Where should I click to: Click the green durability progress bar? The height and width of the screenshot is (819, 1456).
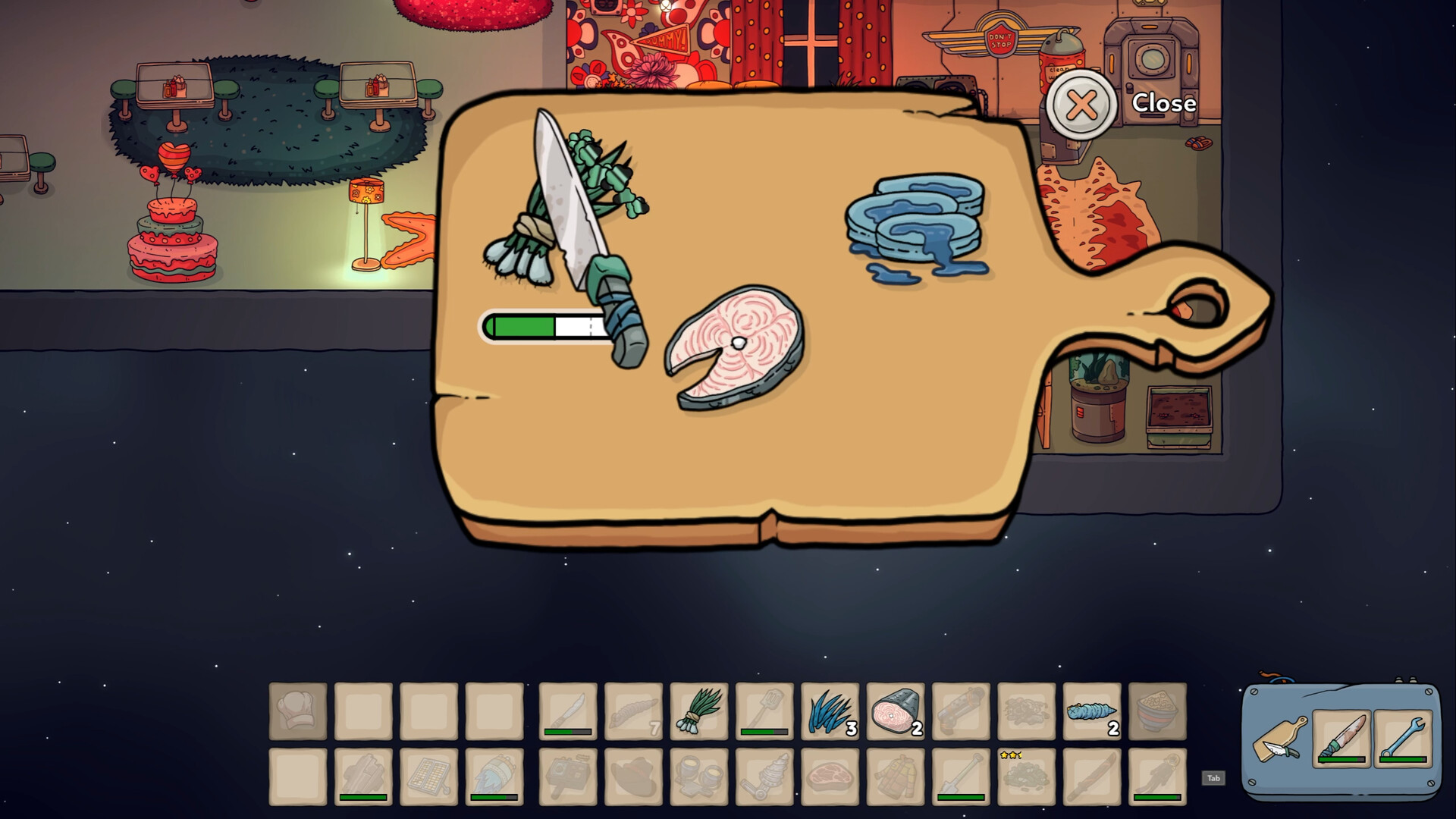[542, 328]
